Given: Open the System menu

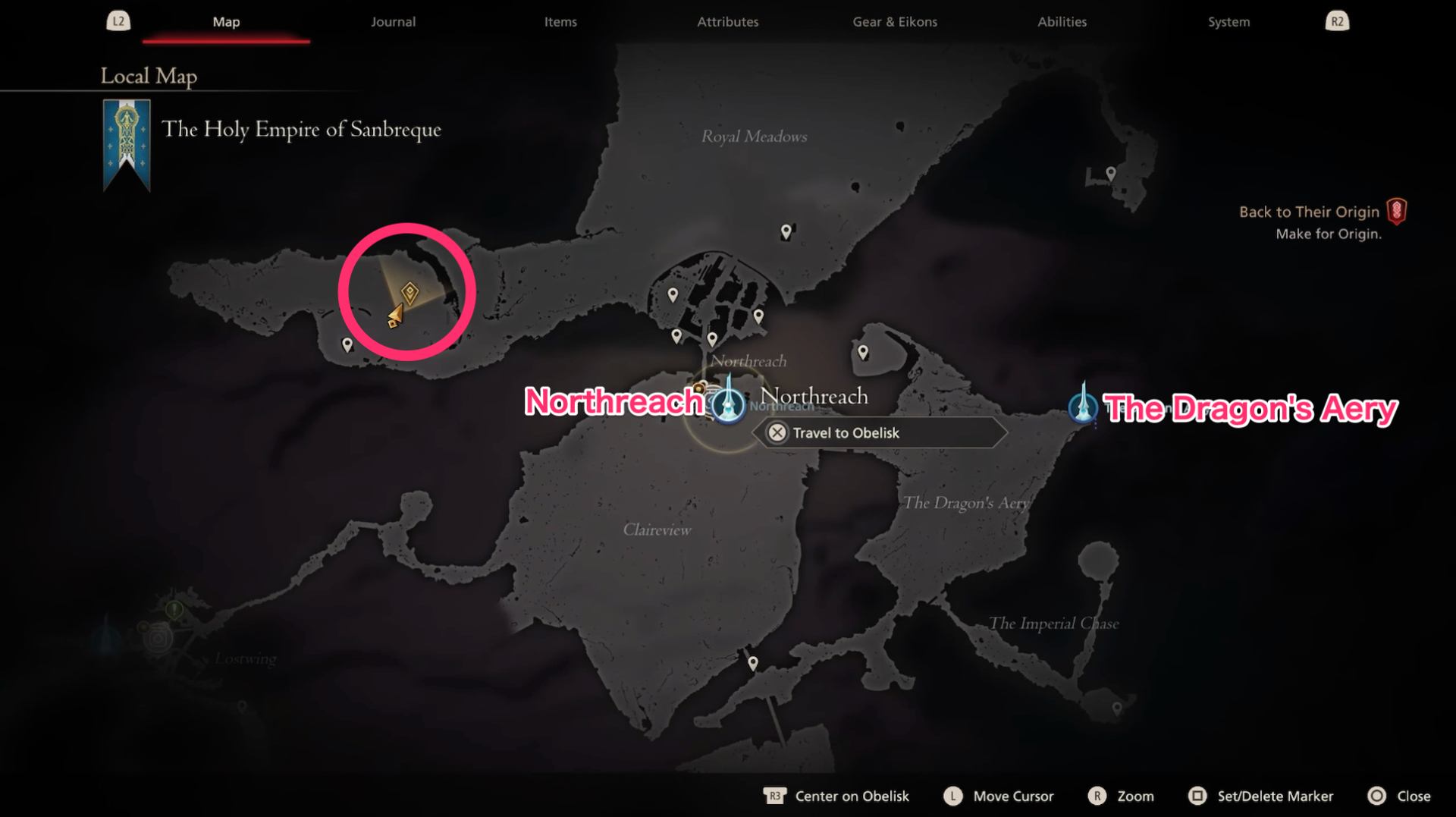Looking at the screenshot, I should click(1228, 22).
